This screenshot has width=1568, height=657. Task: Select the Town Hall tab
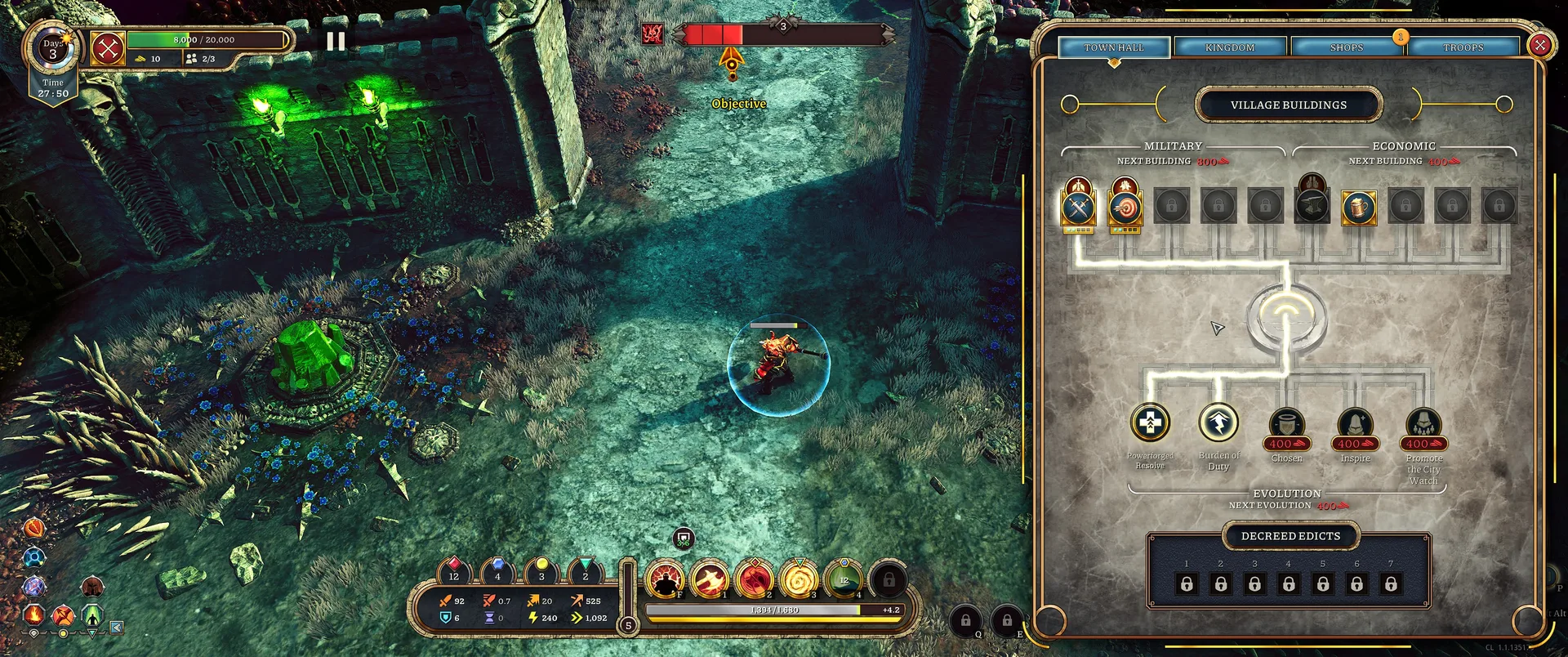pos(1114,47)
